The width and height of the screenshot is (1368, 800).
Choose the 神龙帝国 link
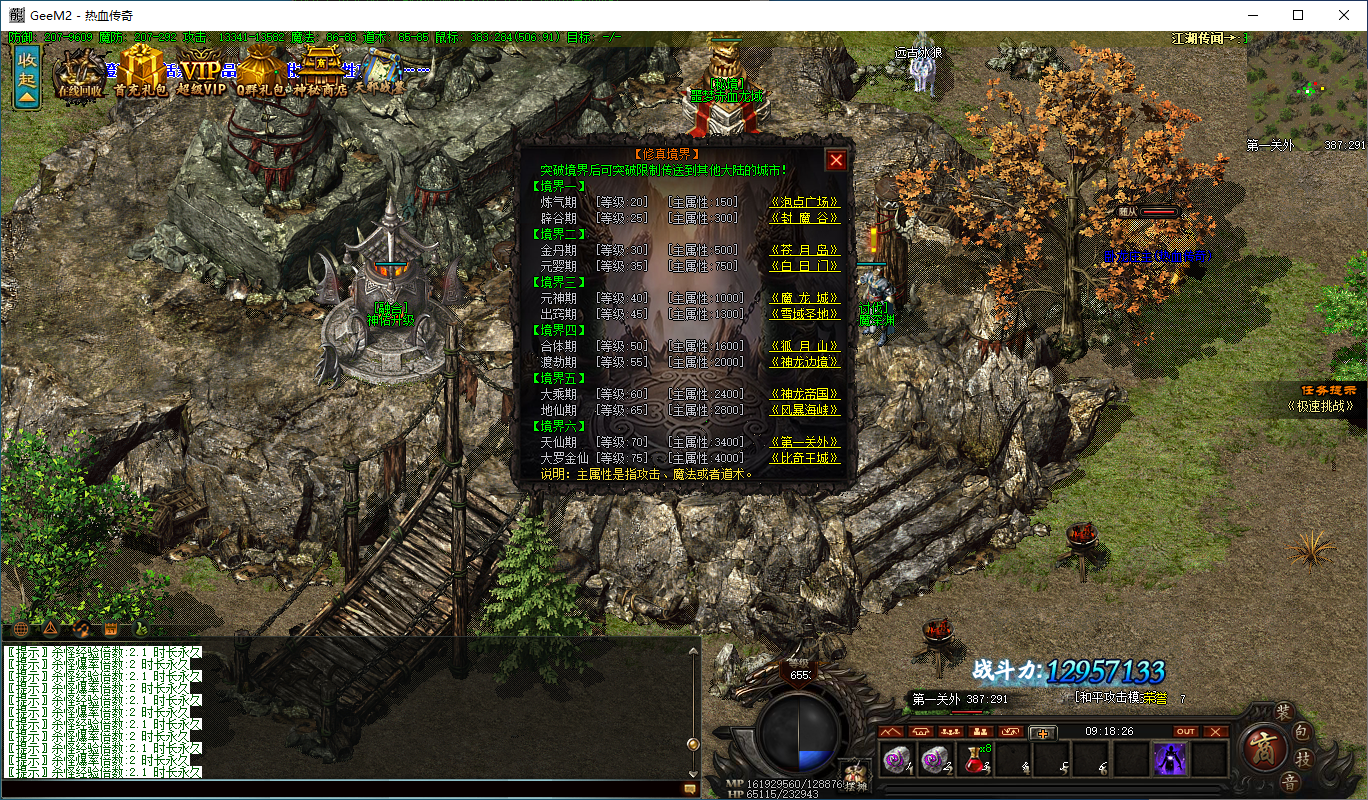(x=804, y=394)
